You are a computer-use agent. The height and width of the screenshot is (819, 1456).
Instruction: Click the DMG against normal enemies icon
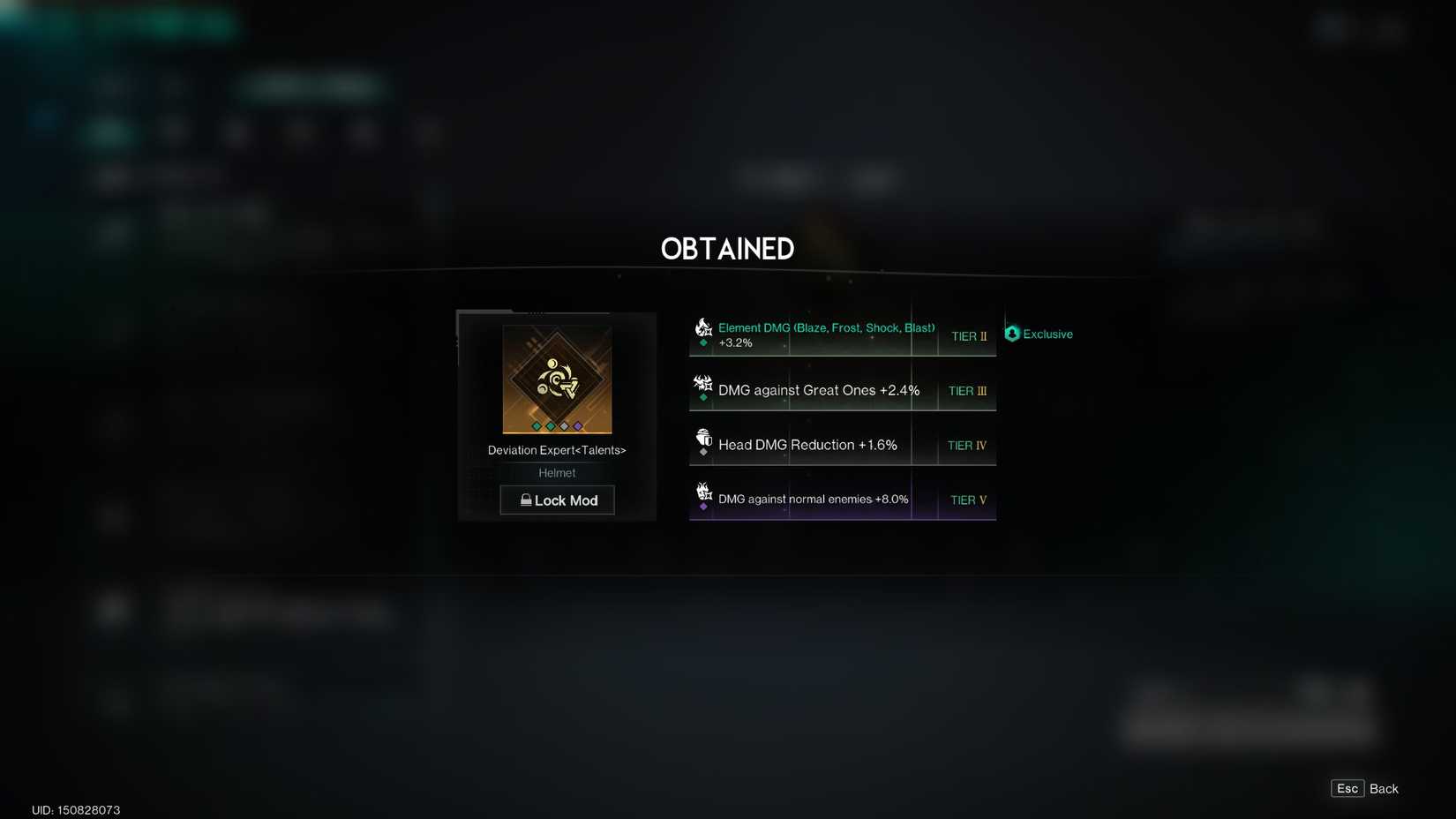703,492
